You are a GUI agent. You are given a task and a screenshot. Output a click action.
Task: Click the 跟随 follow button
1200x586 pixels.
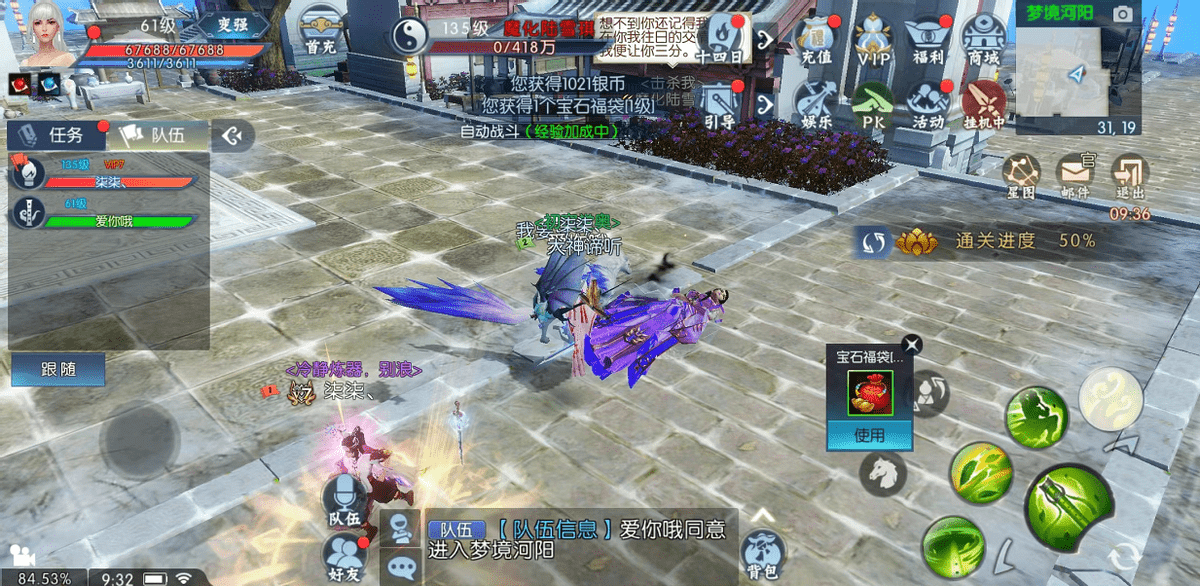pos(58,369)
